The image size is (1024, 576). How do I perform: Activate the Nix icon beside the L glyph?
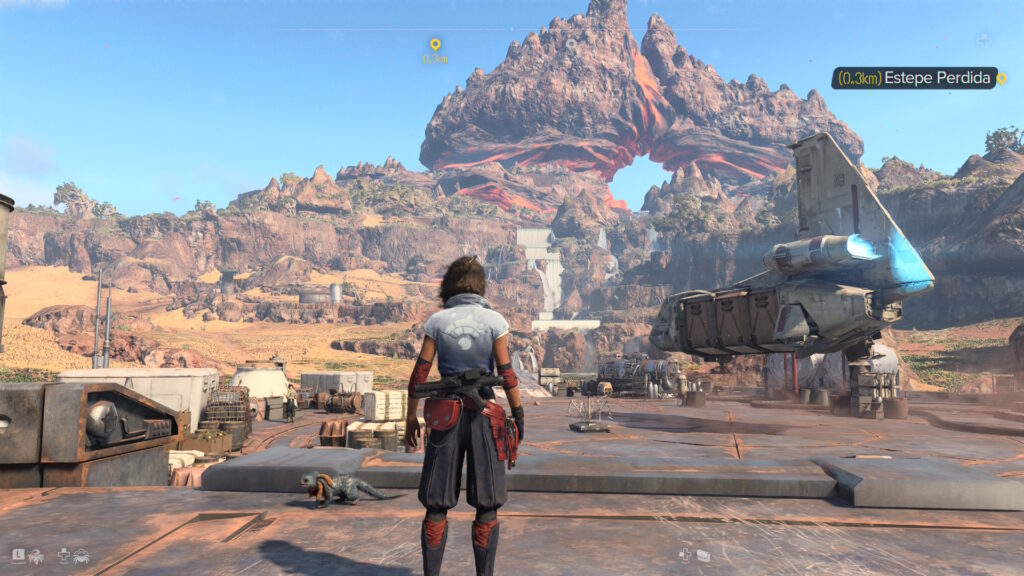[36, 556]
